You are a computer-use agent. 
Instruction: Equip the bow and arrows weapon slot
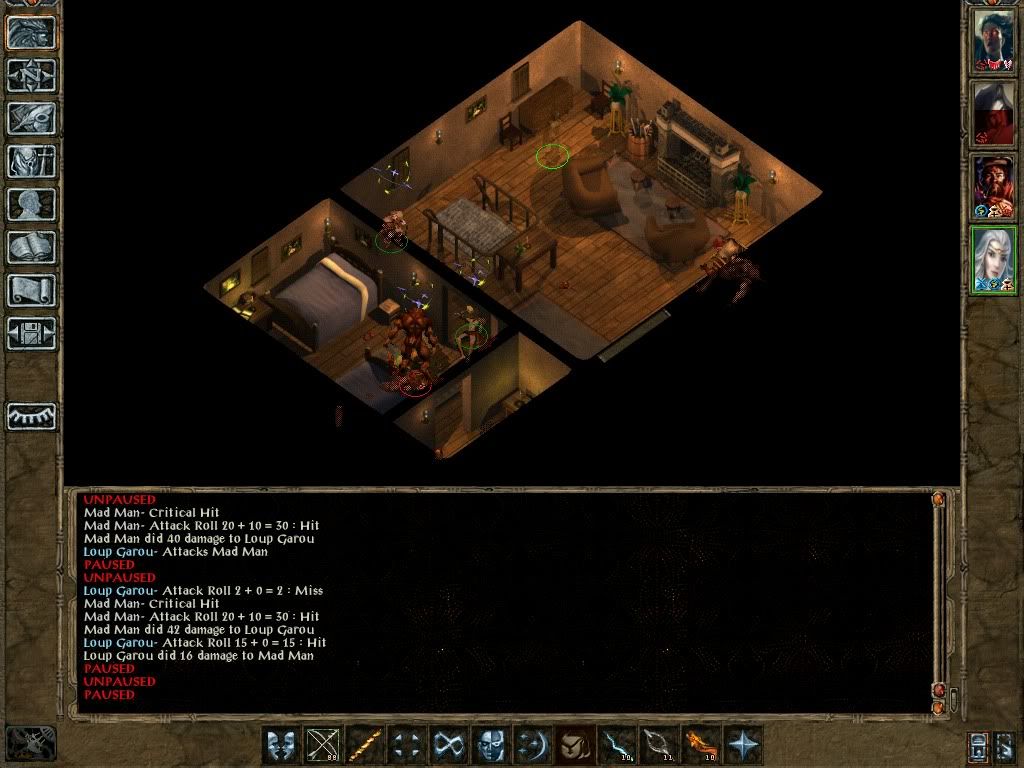coord(323,745)
